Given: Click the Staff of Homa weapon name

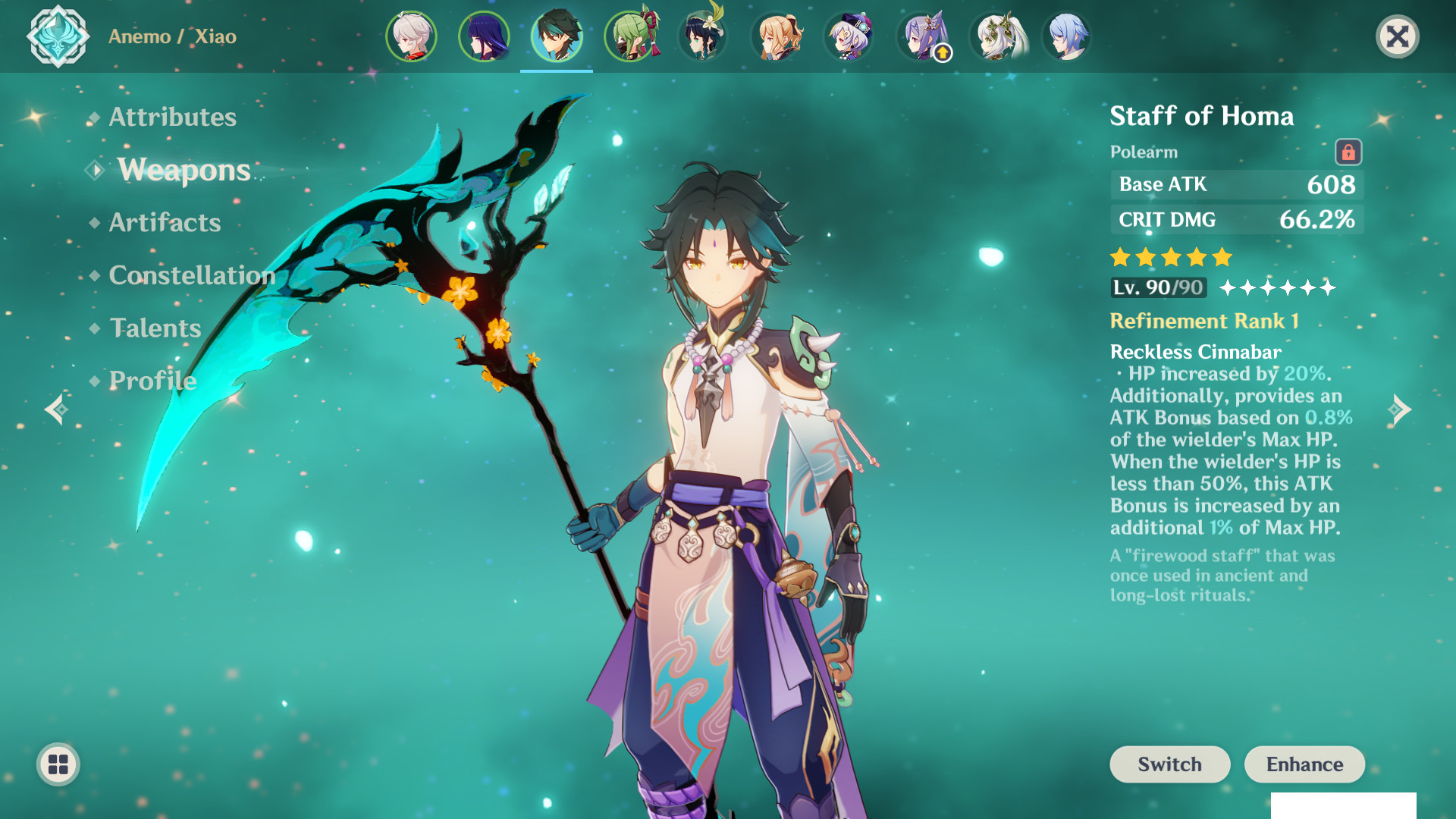Looking at the screenshot, I should [x=1203, y=115].
